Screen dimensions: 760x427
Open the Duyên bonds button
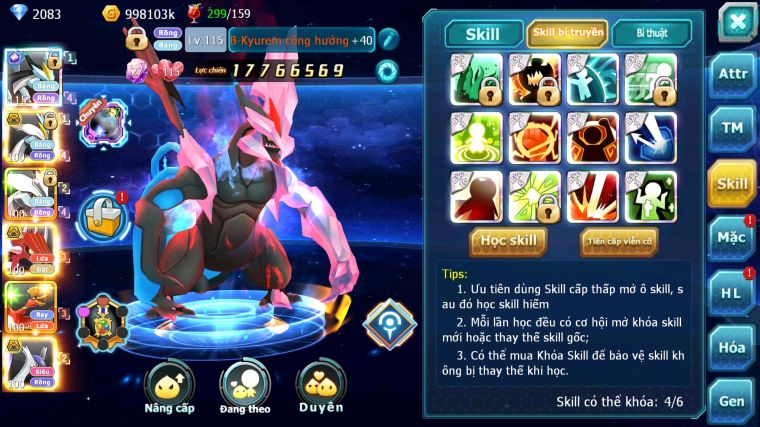(x=321, y=387)
